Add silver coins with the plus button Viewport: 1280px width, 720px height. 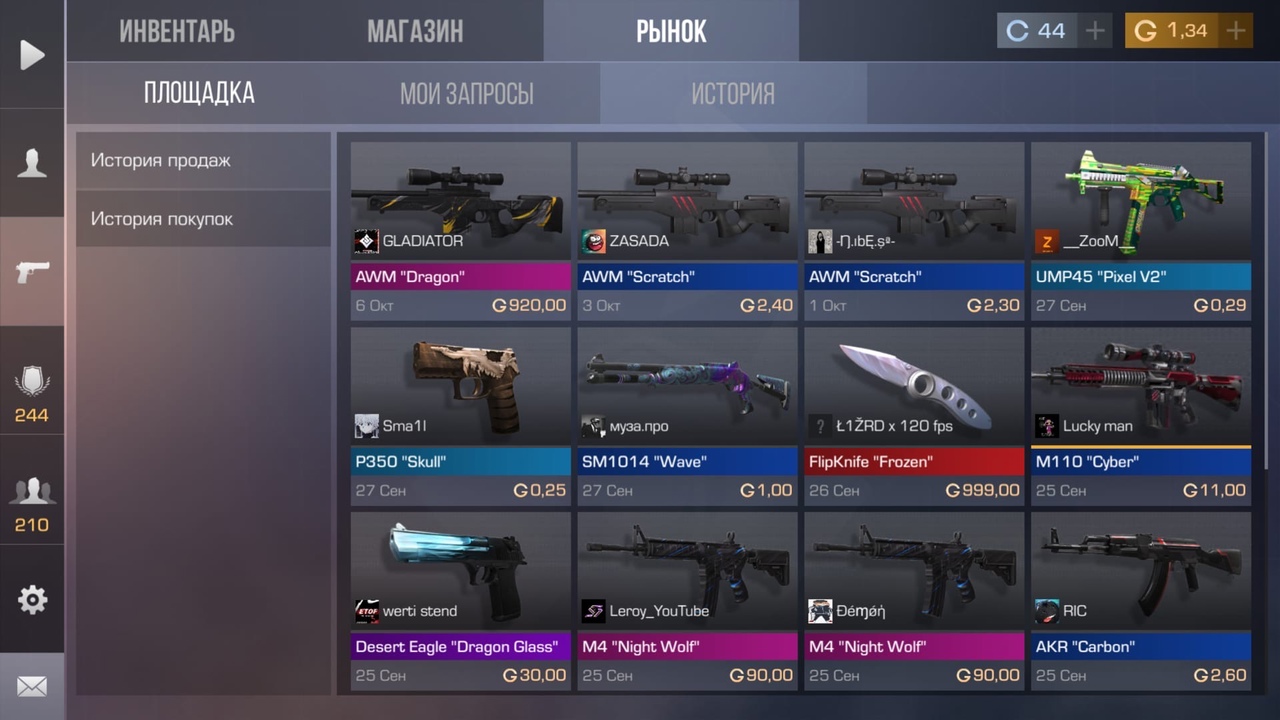point(1095,31)
